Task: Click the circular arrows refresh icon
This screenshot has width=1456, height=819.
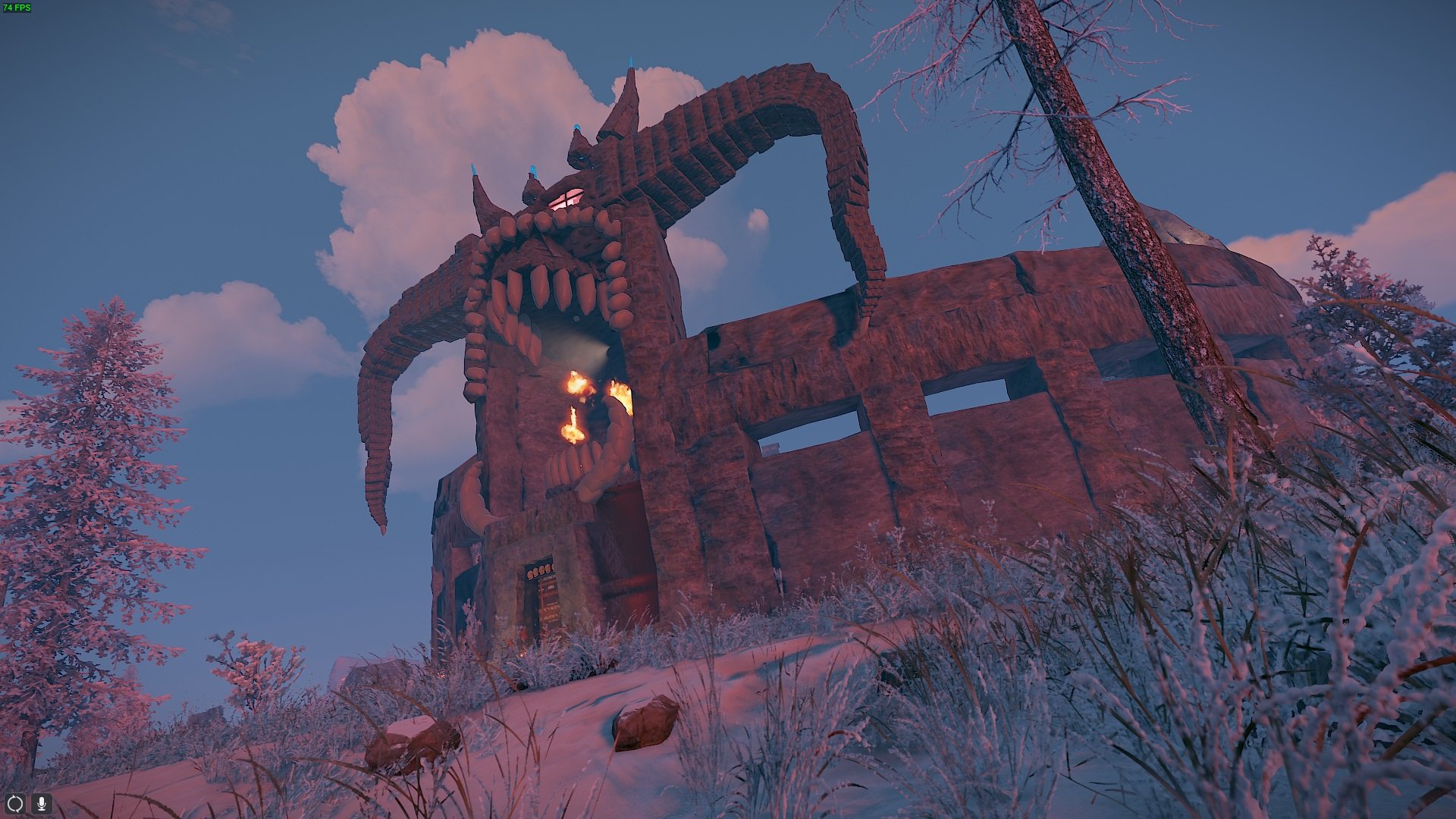Action: click(x=15, y=803)
